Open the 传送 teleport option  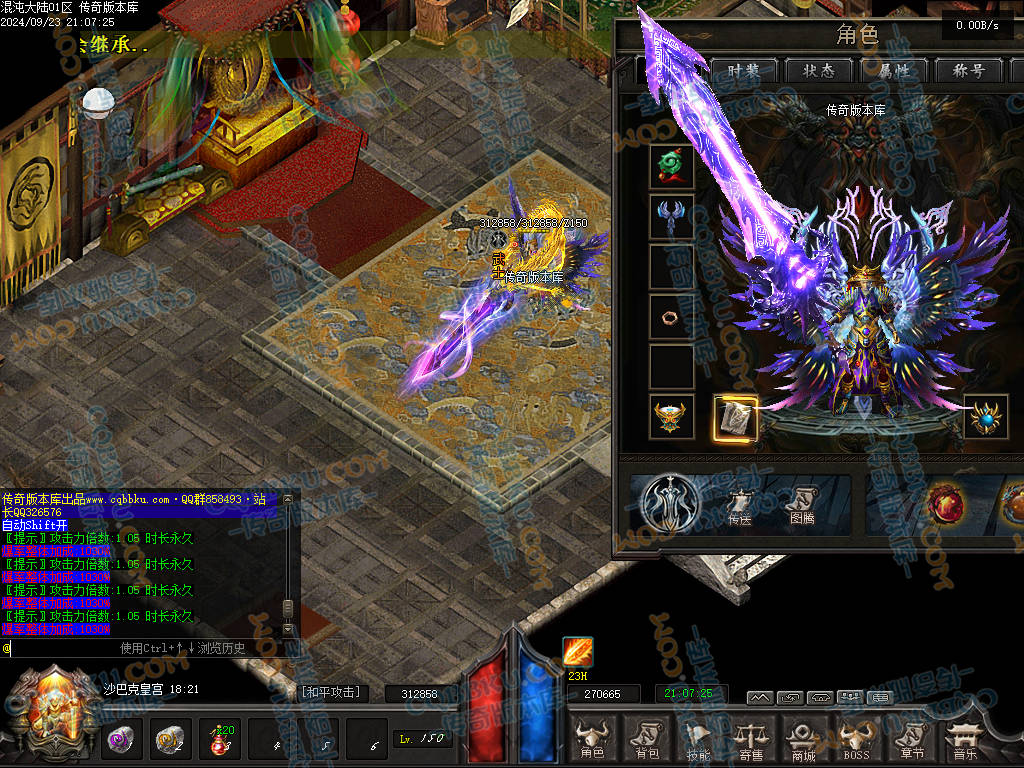pos(739,505)
